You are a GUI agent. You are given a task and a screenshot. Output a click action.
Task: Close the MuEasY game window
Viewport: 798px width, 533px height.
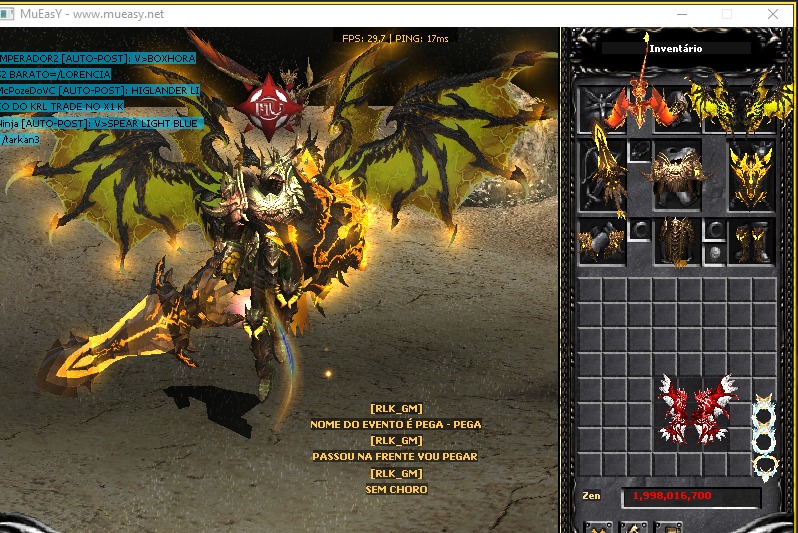tap(774, 14)
